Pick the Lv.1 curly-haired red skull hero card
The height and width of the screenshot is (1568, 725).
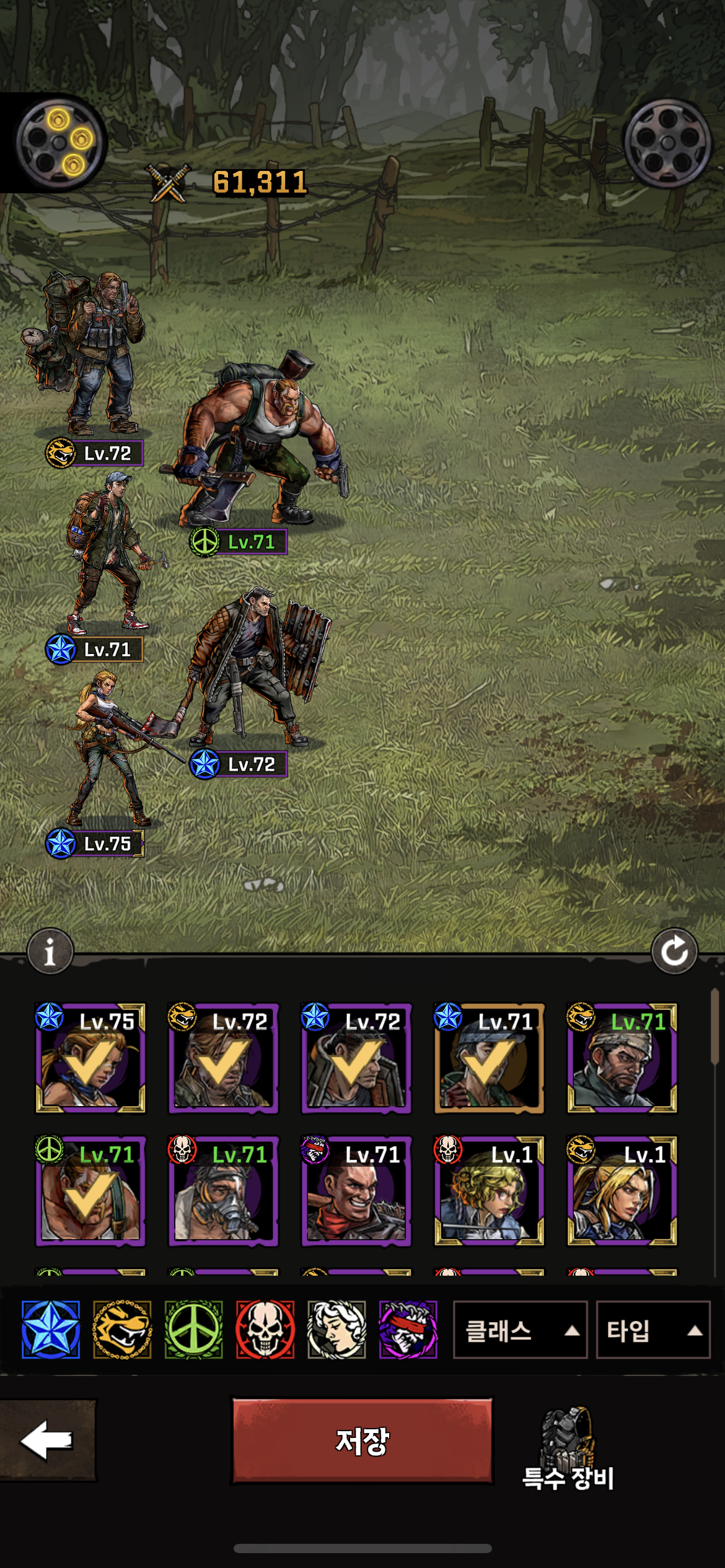click(x=489, y=1190)
